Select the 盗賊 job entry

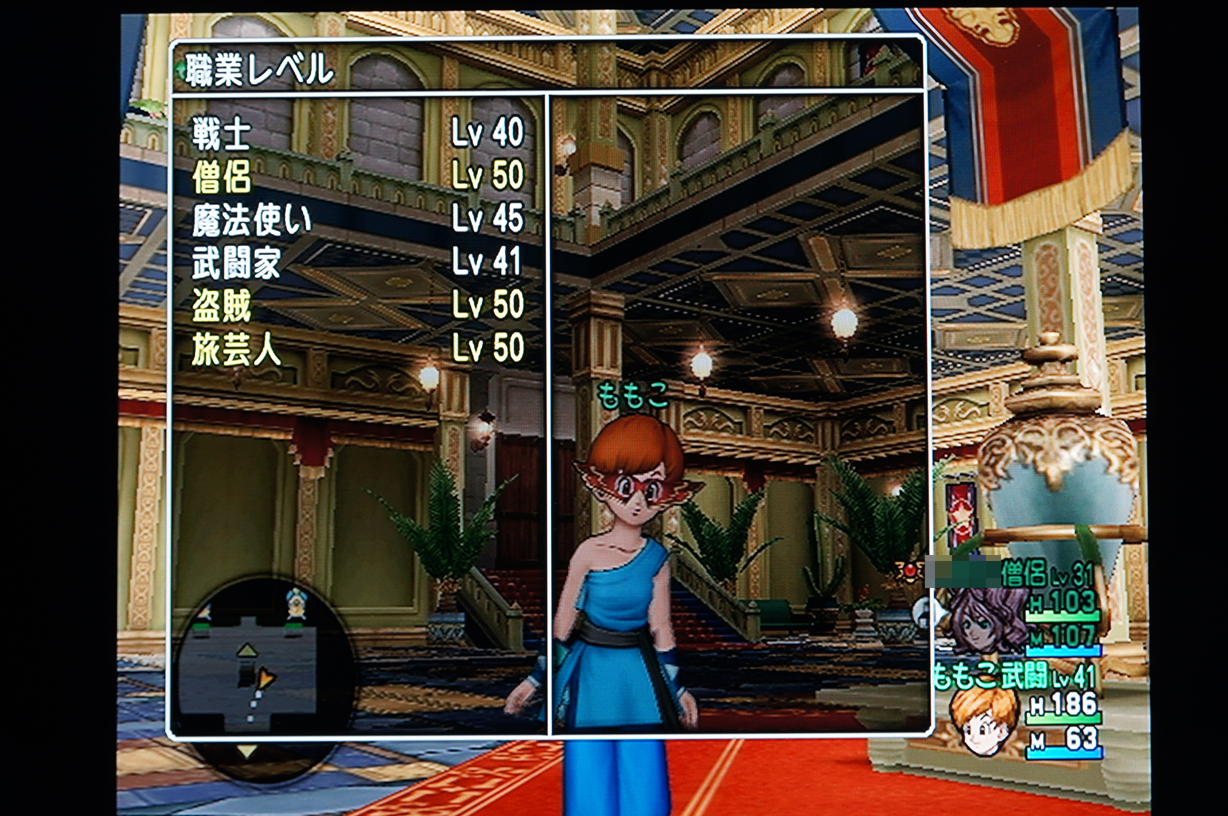[x=357, y=305]
